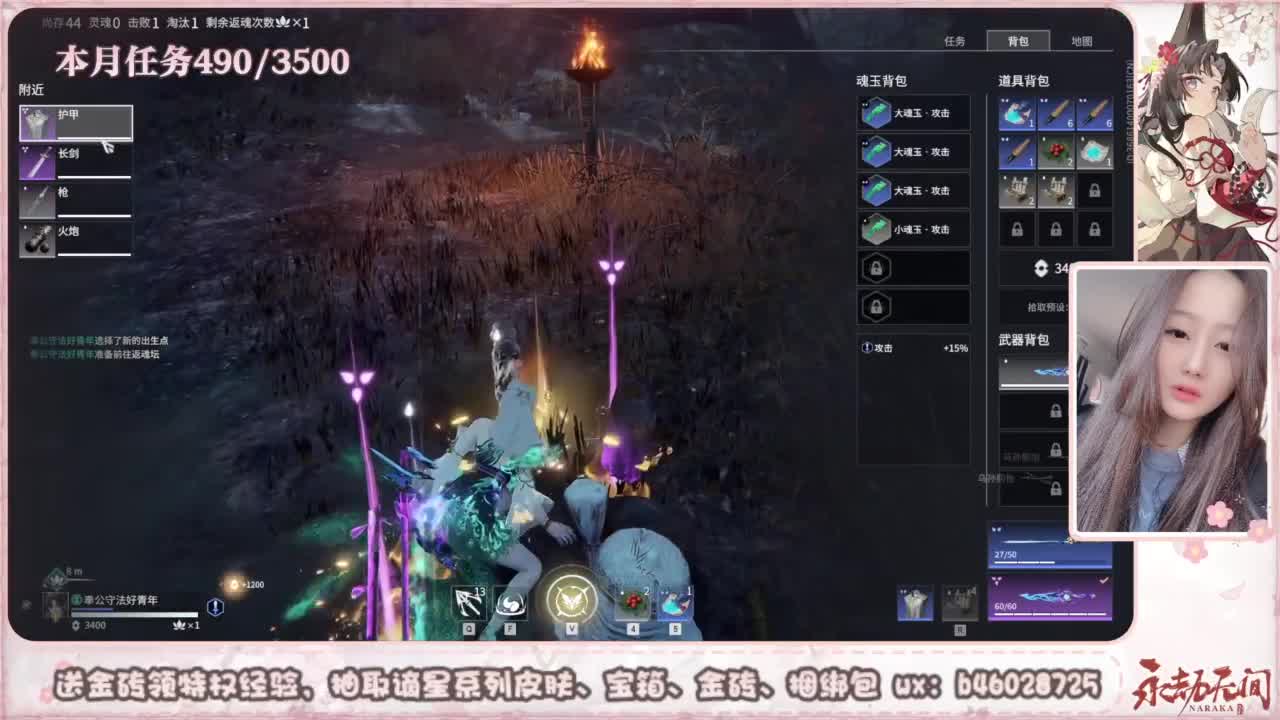
Task: Click the 本月任务490/3500 monthly quest text
Action: 200,62
